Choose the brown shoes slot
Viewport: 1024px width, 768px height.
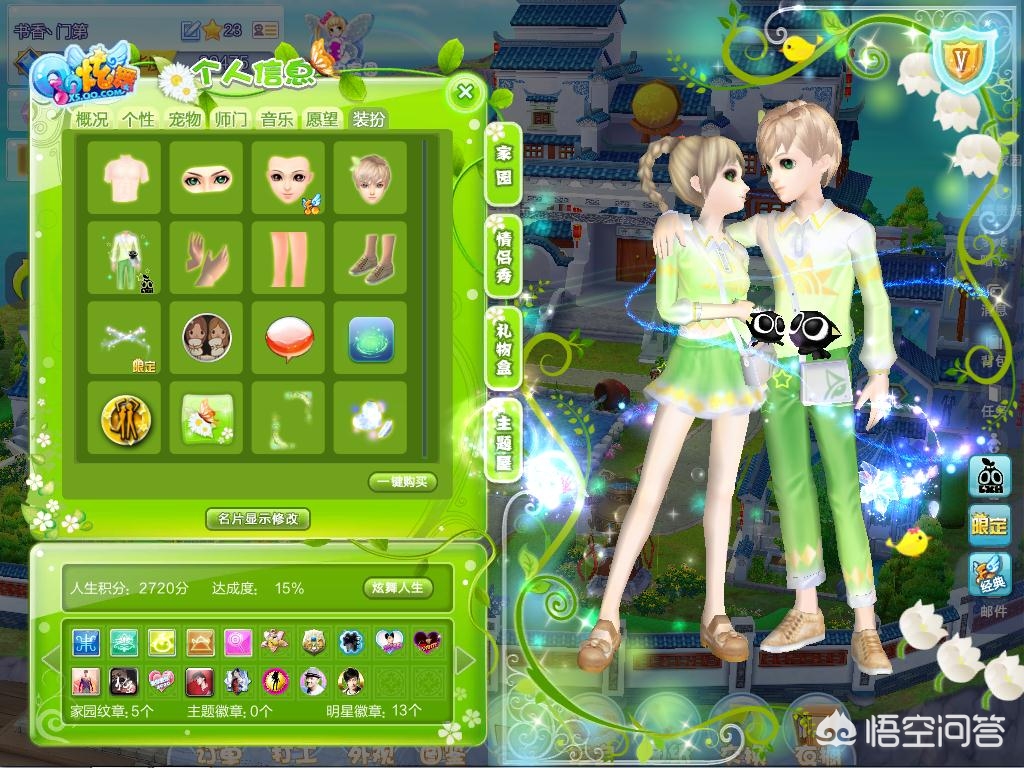(x=370, y=259)
